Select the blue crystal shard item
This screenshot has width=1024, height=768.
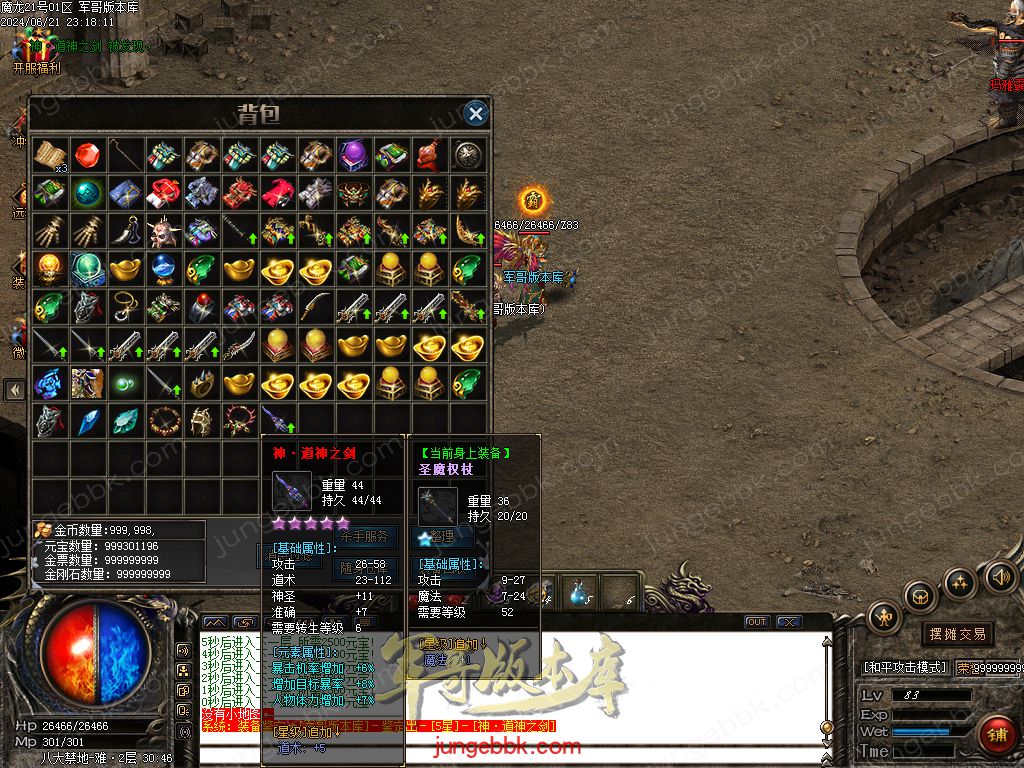point(87,420)
